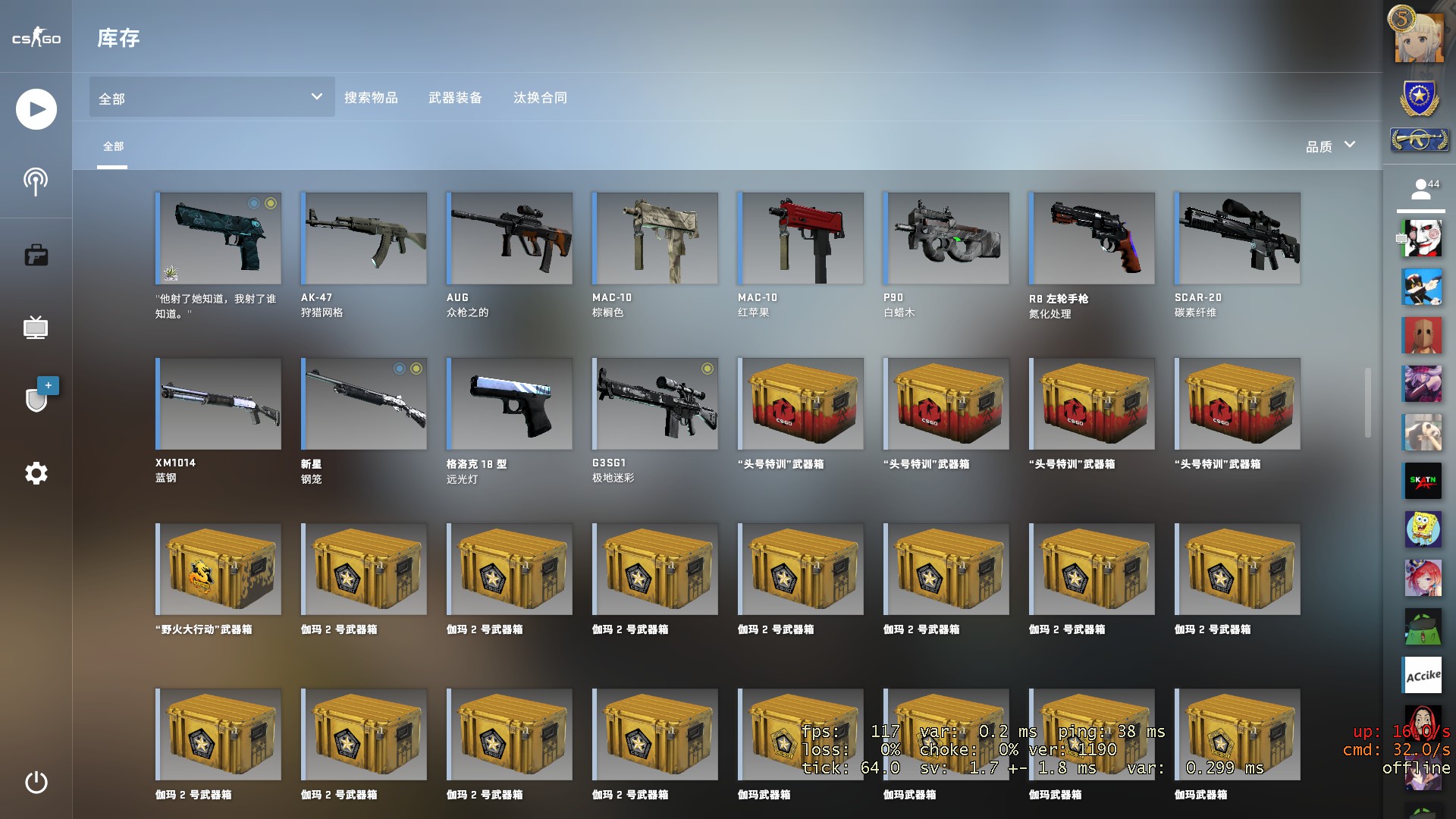Quit the game with the power icon
The height and width of the screenshot is (819, 1456).
36,782
